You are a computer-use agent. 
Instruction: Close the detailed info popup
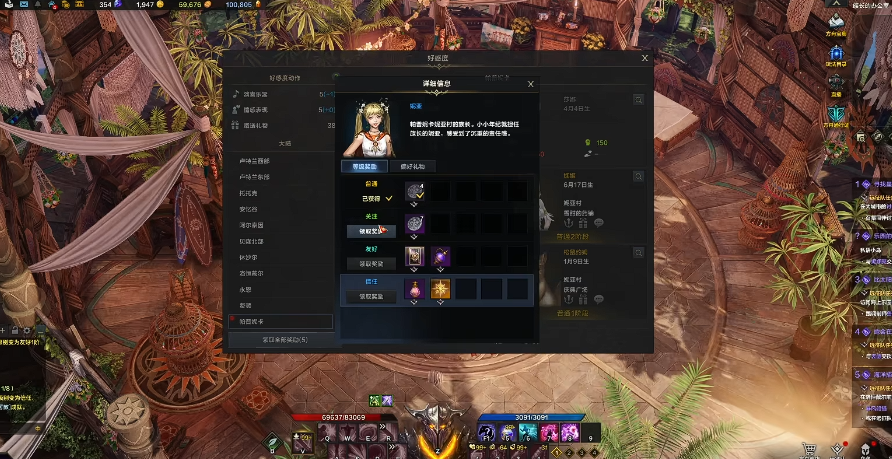(530, 85)
